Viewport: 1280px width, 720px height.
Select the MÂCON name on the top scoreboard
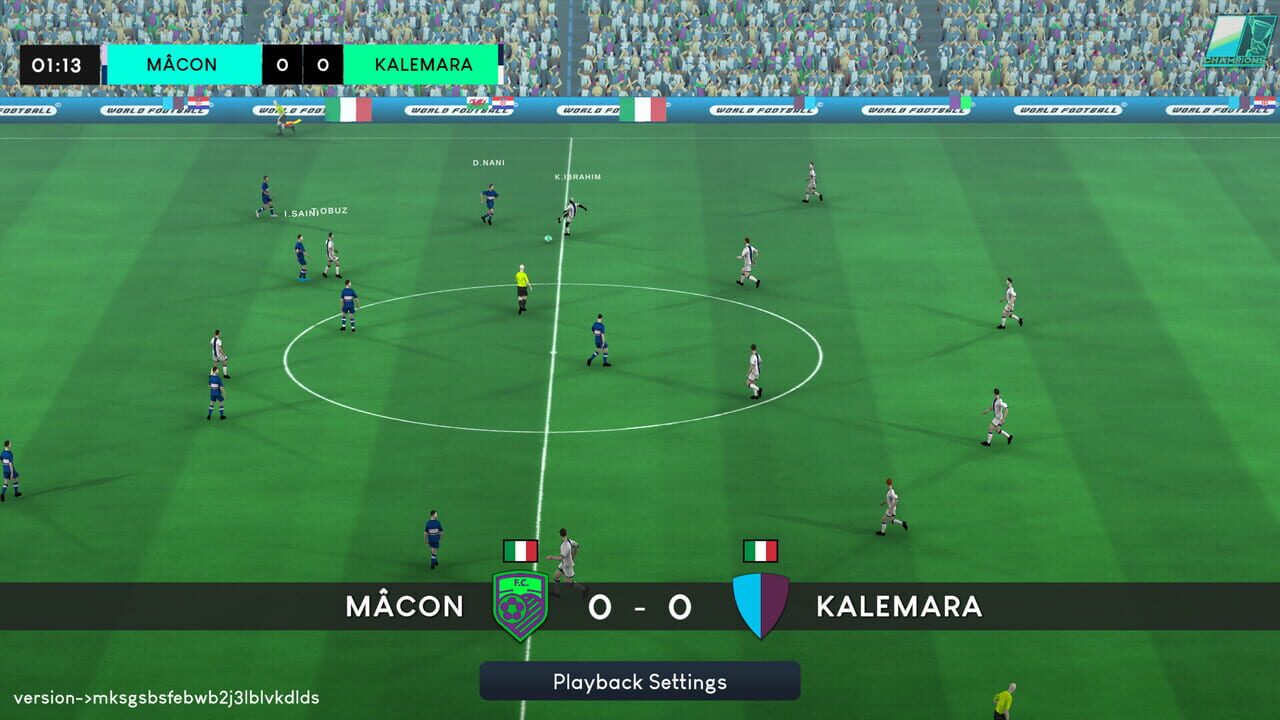(183, 63)
